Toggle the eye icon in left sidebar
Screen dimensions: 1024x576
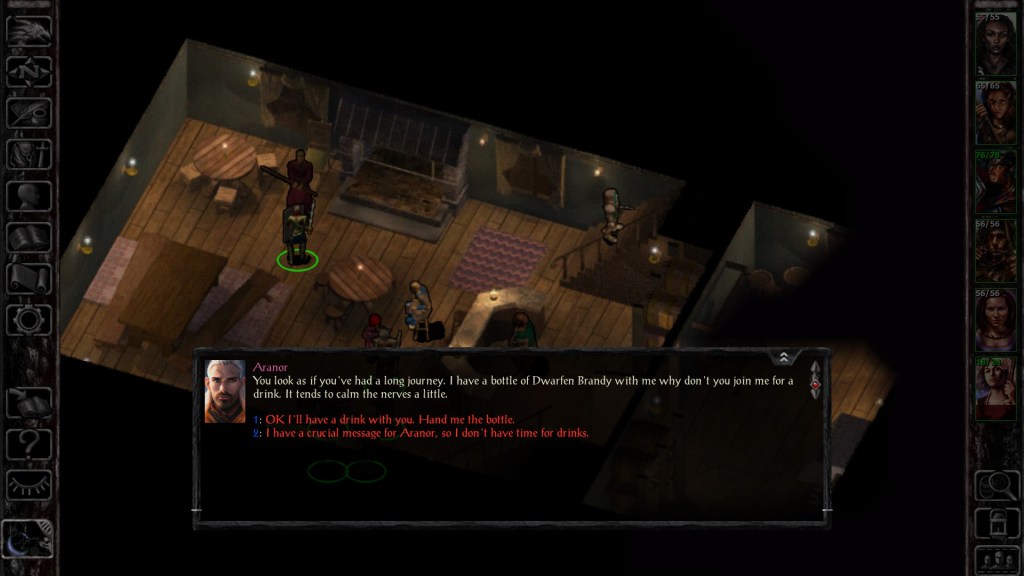[29, 485]
